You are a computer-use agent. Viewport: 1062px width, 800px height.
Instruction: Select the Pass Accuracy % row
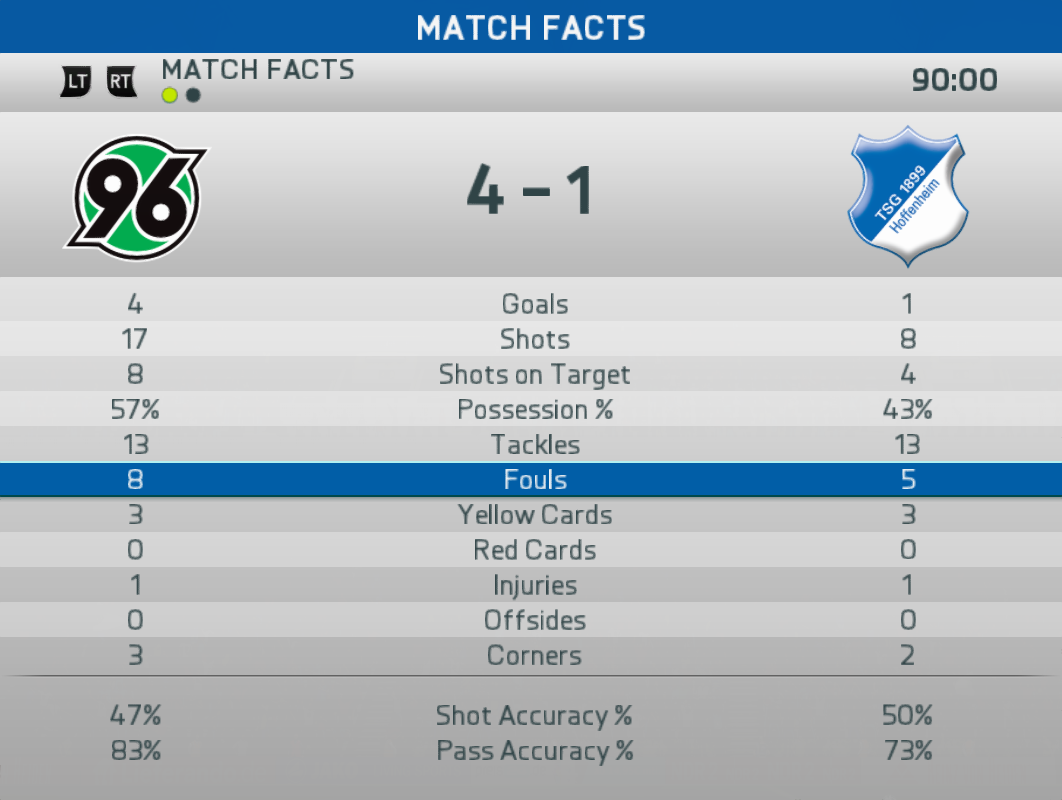534,751
